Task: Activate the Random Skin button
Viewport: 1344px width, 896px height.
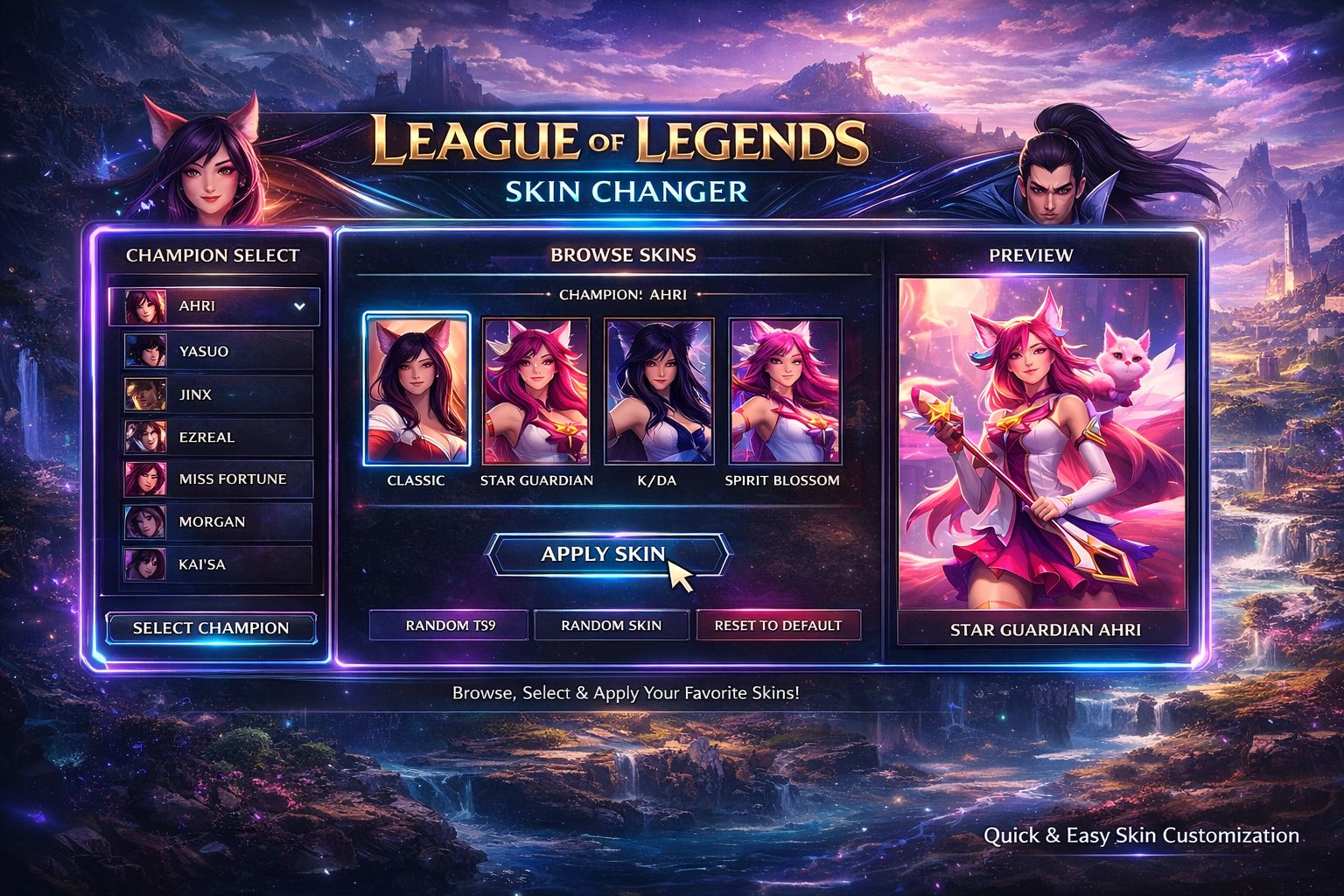Action: 612,626
